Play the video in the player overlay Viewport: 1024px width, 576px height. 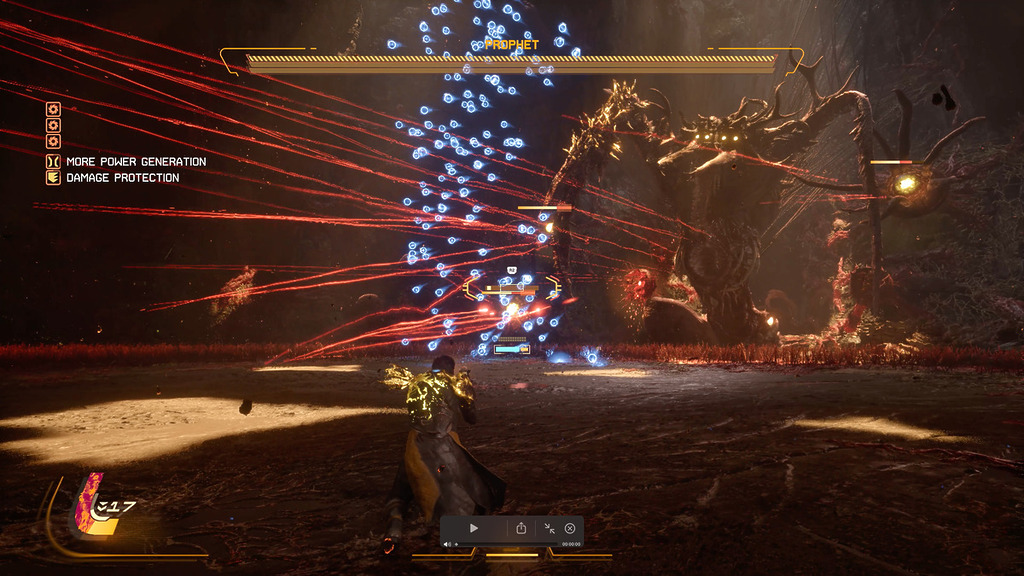click(474, 528)
